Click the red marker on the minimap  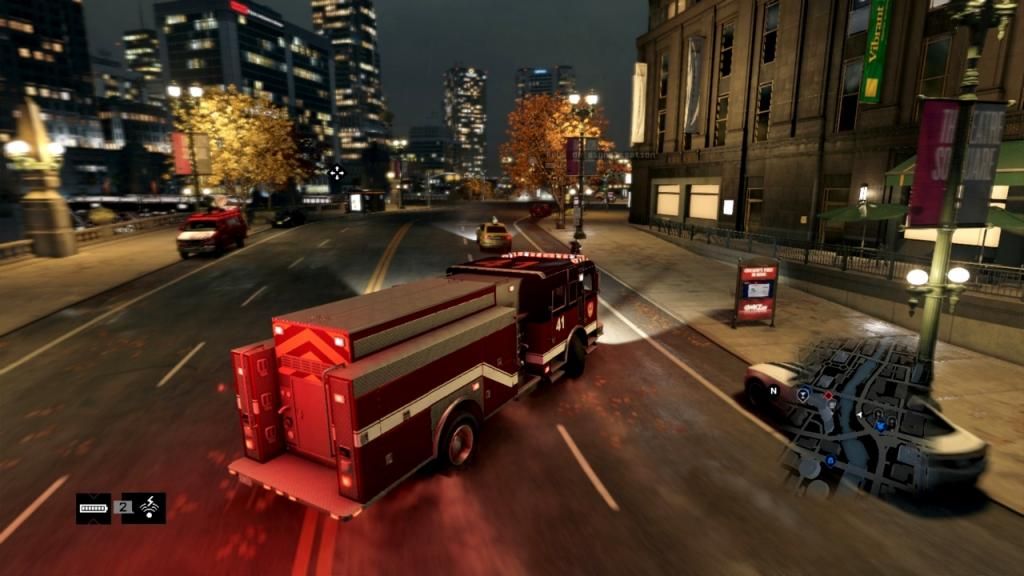coord(827,396)
